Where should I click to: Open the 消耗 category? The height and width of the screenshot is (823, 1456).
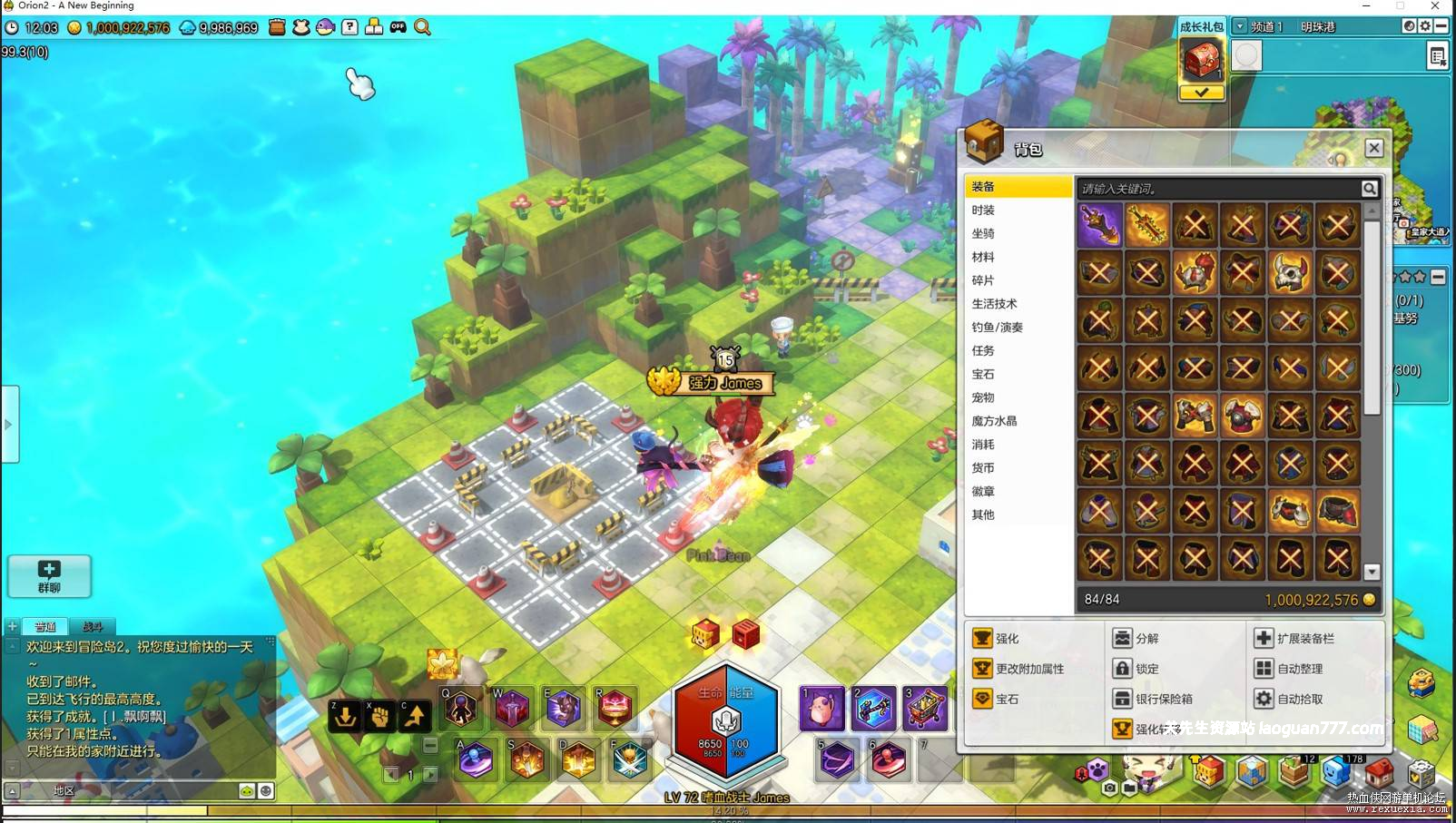tap(983, 445)
